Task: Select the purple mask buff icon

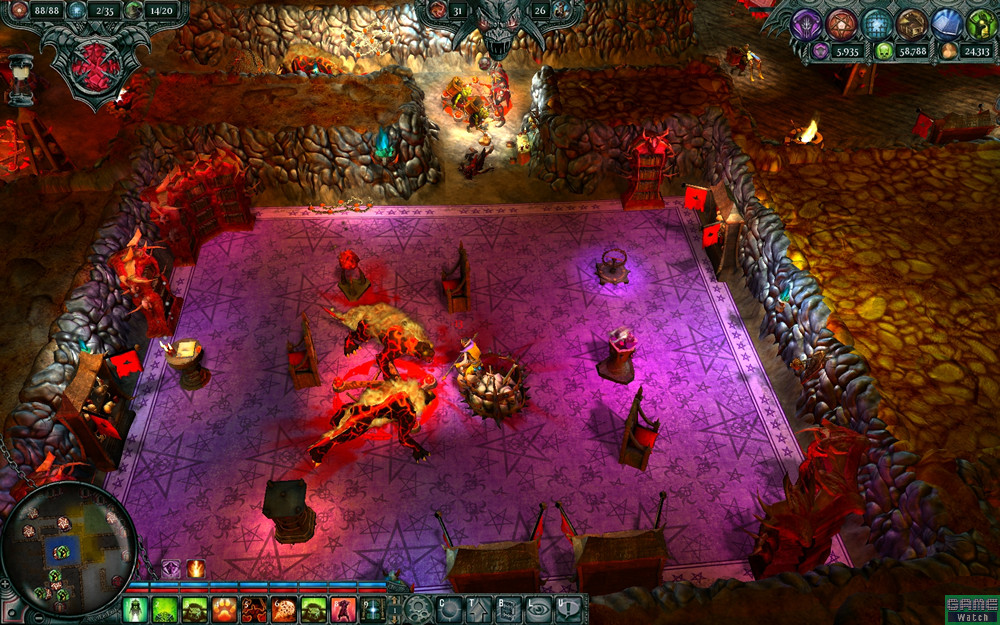Action: tap(172, 569)
